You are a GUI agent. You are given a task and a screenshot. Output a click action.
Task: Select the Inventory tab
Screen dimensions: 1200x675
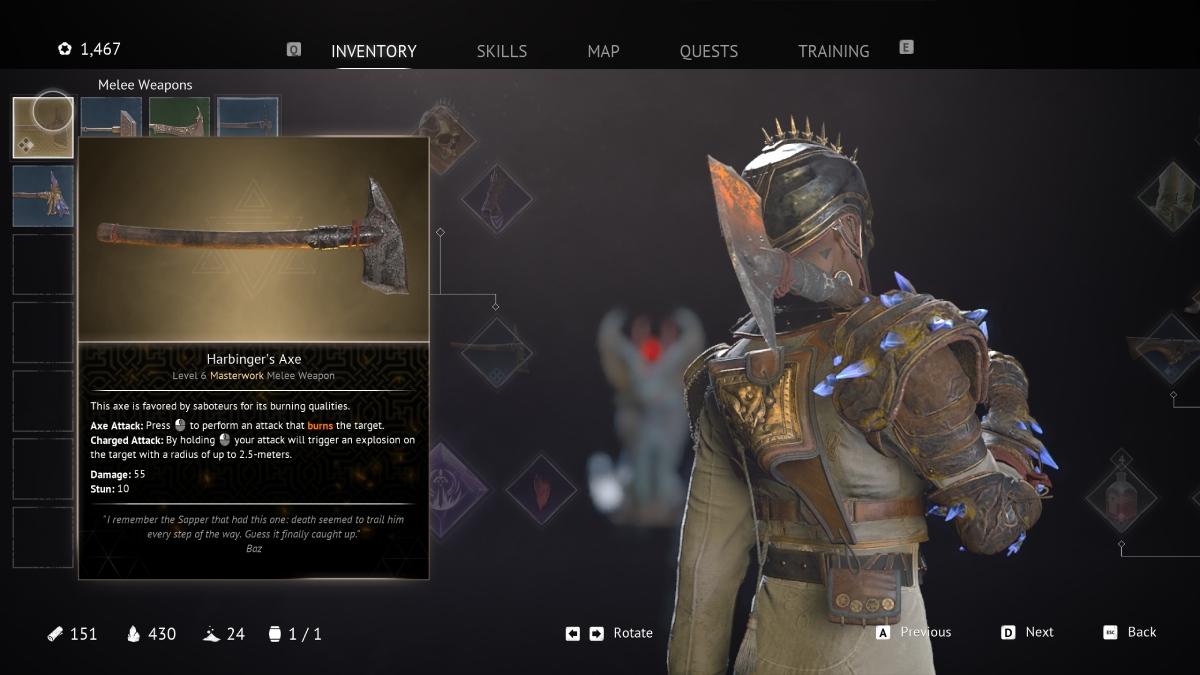click(373, 51)
